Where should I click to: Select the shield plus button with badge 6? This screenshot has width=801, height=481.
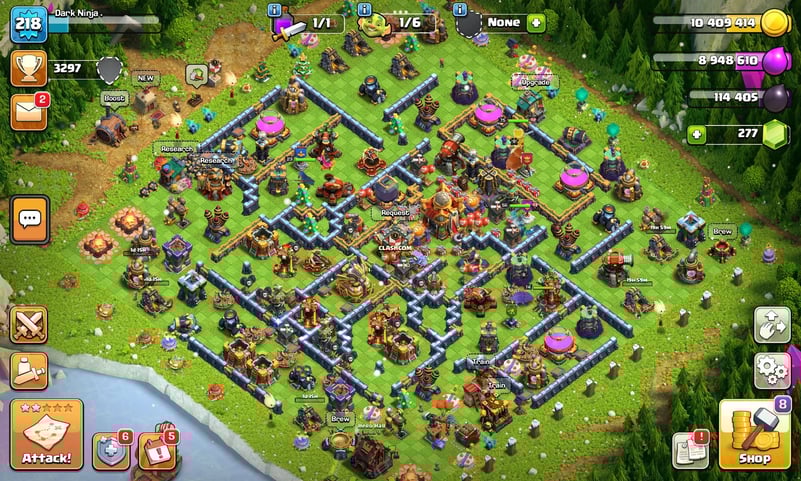(110, 451)
